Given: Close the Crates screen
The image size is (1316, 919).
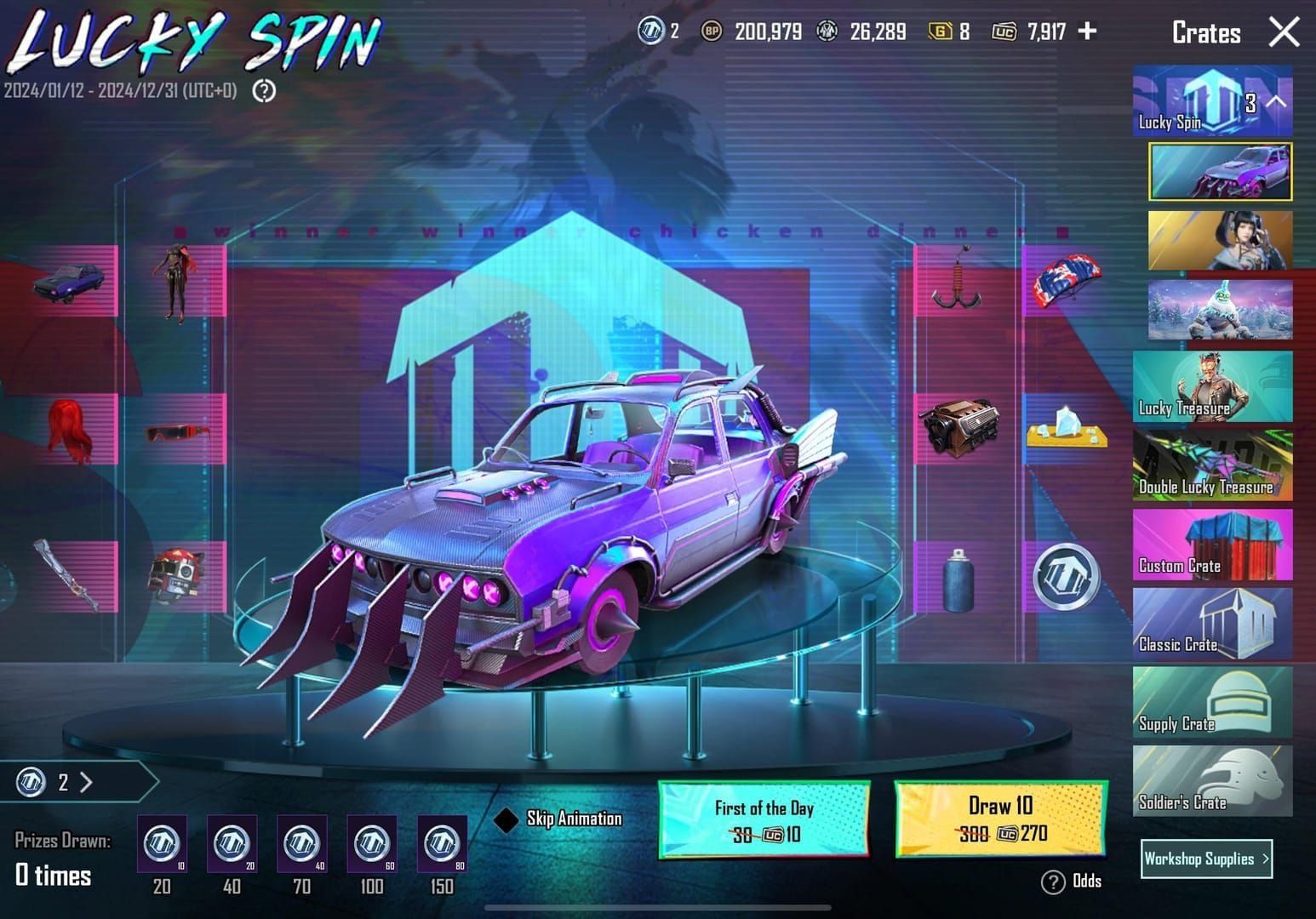Looking at the screenshot, I should (x=1284, y=32).
